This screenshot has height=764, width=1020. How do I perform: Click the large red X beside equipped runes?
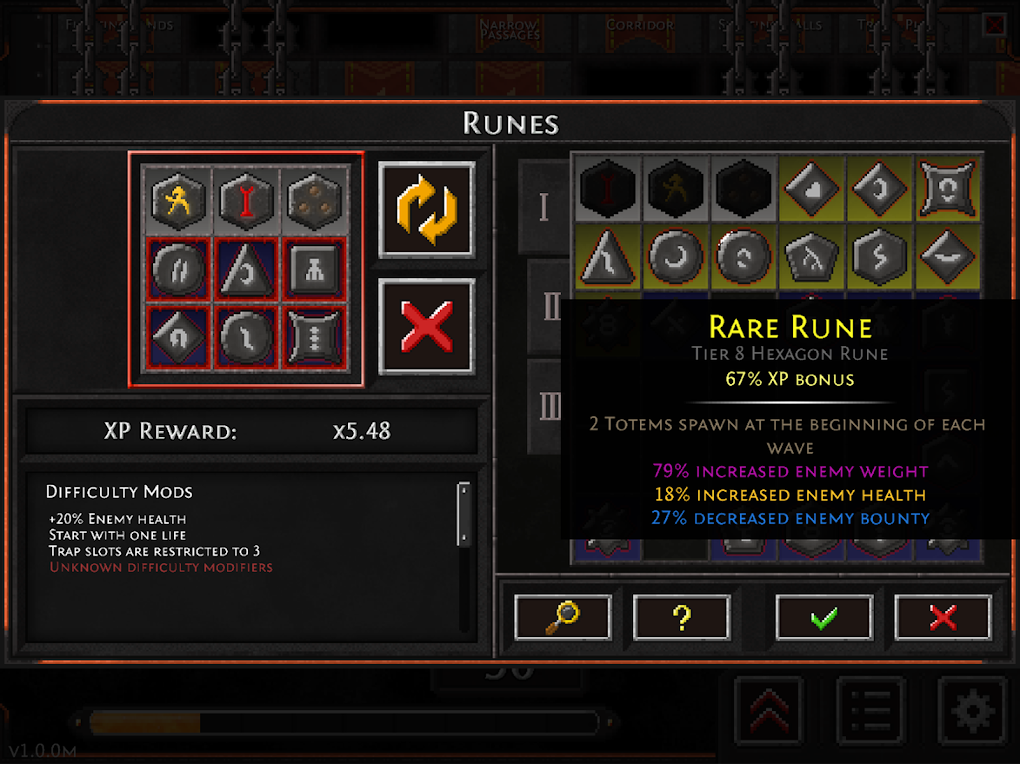click(427, 326)
